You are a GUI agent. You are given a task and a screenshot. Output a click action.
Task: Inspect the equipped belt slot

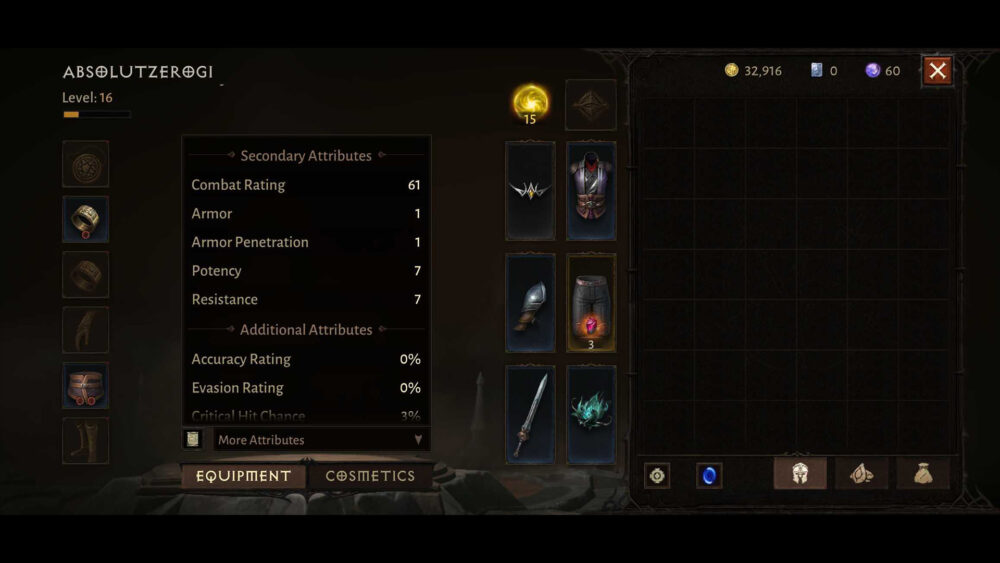click(x=86, y=385)
